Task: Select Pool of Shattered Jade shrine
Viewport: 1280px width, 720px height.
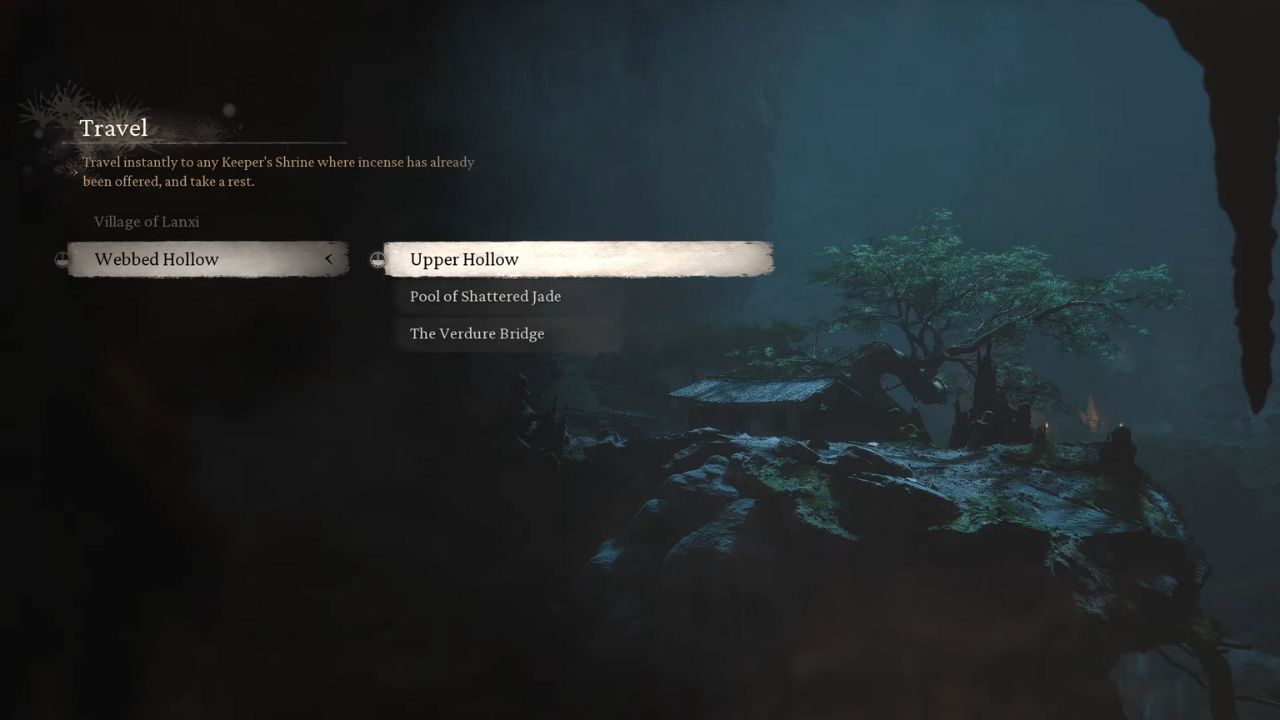Action: click(486, 297)
